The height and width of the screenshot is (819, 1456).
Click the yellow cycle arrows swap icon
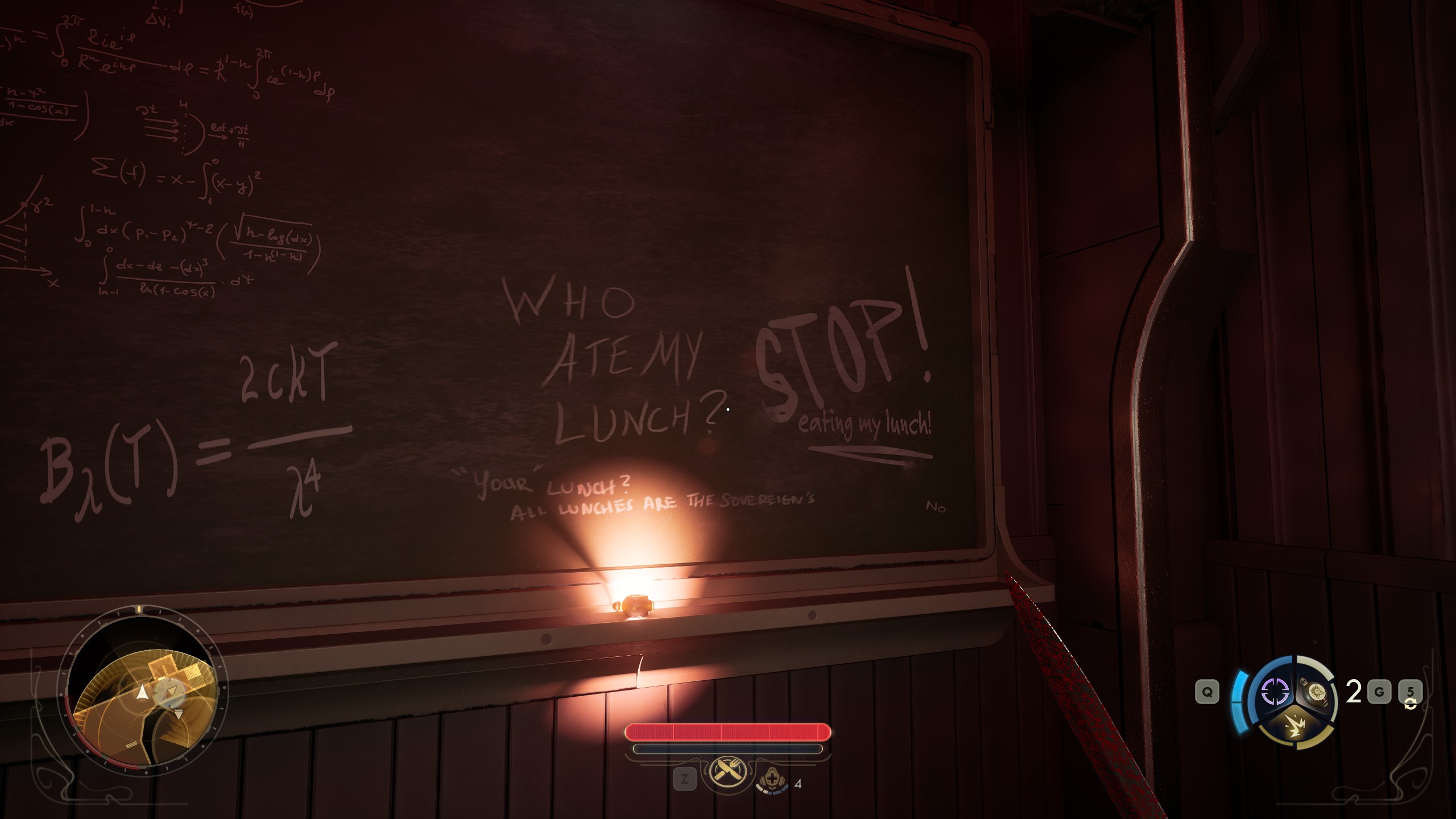coord(1410,705)
